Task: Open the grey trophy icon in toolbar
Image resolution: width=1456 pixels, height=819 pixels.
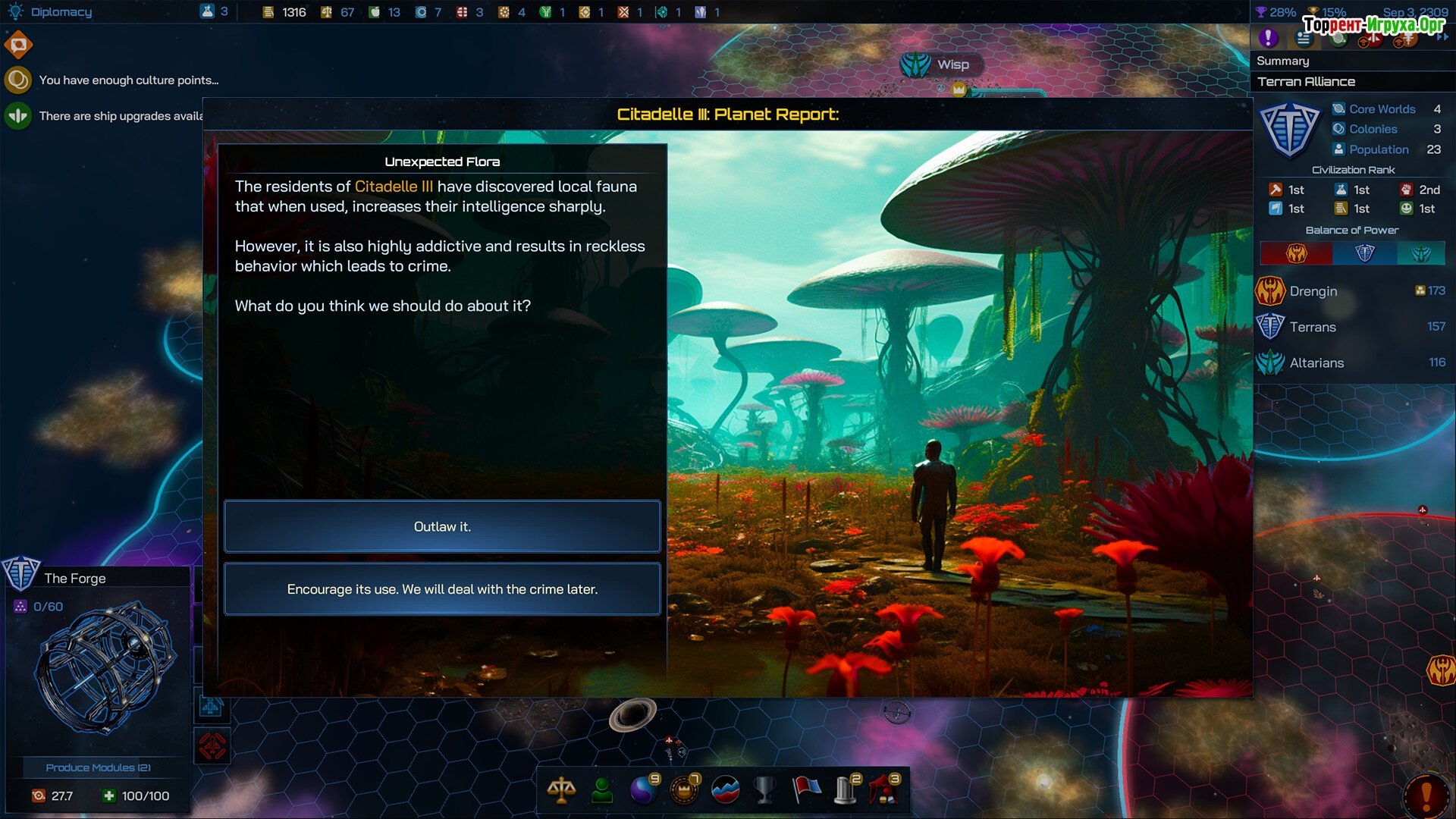Action: click(x=765, y=789)
